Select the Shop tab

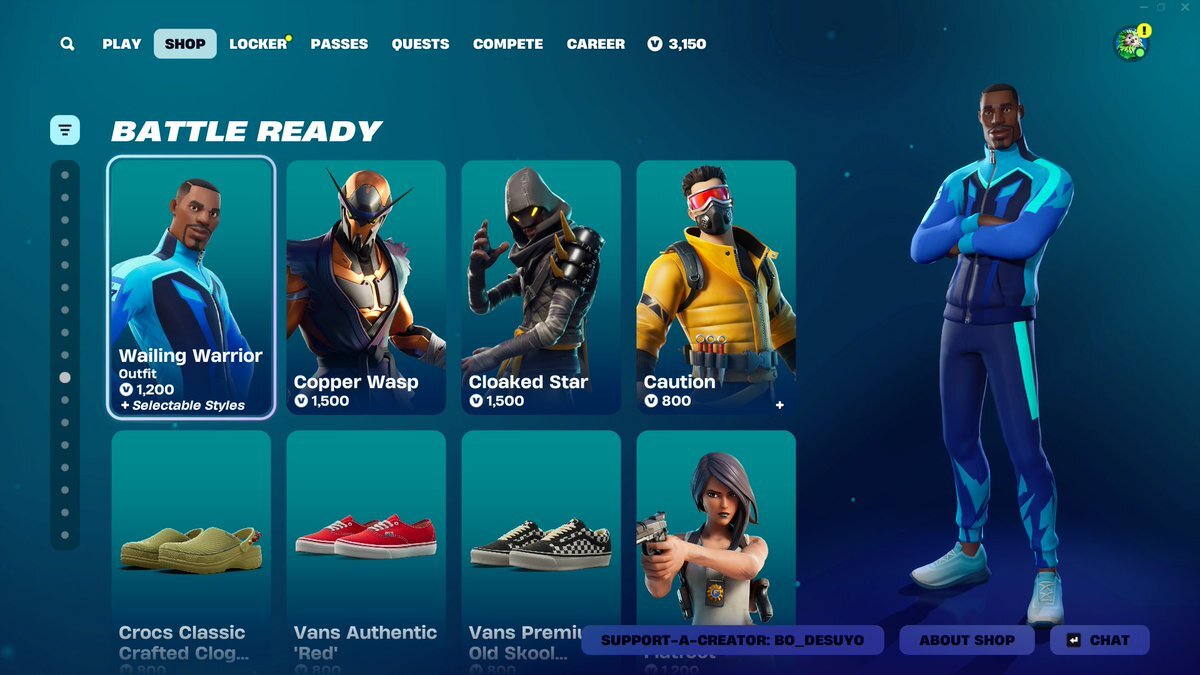[185, 44]
